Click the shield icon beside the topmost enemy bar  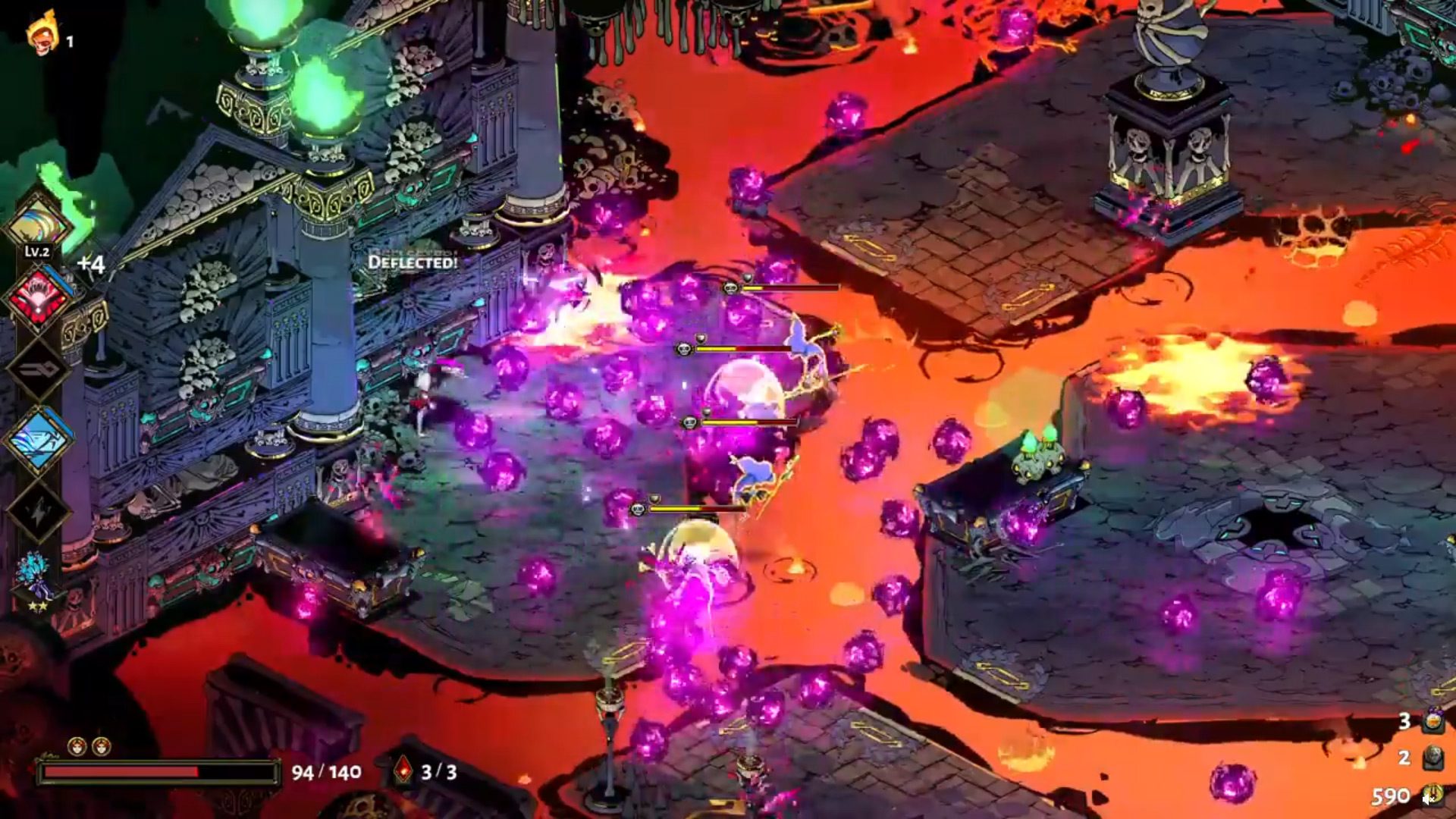click(x=748, y=277)
